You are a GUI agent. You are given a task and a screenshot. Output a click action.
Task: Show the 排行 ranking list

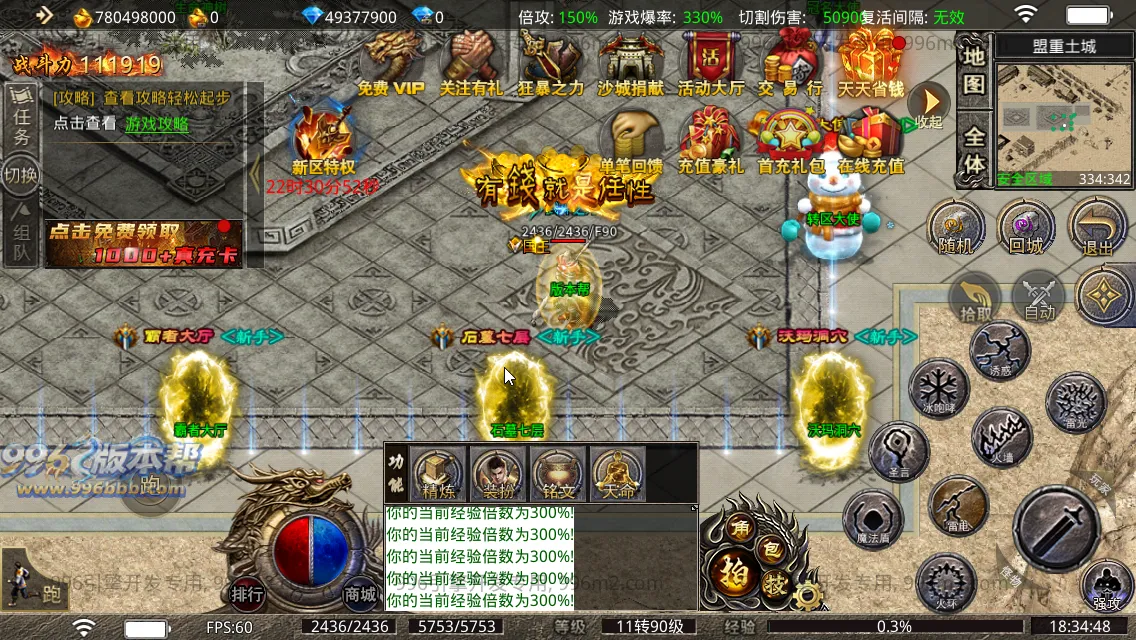248,594
